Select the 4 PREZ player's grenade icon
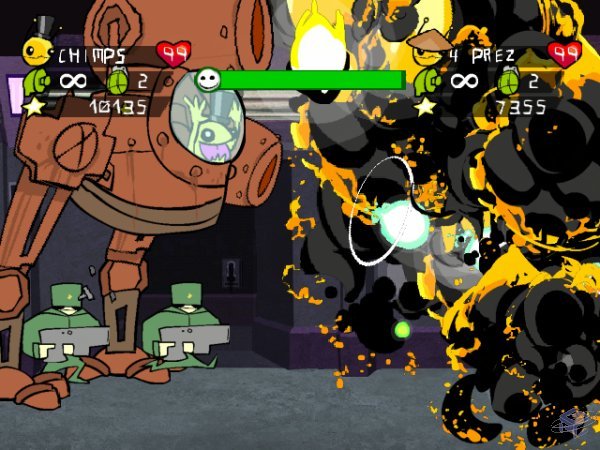 point(507,80)
